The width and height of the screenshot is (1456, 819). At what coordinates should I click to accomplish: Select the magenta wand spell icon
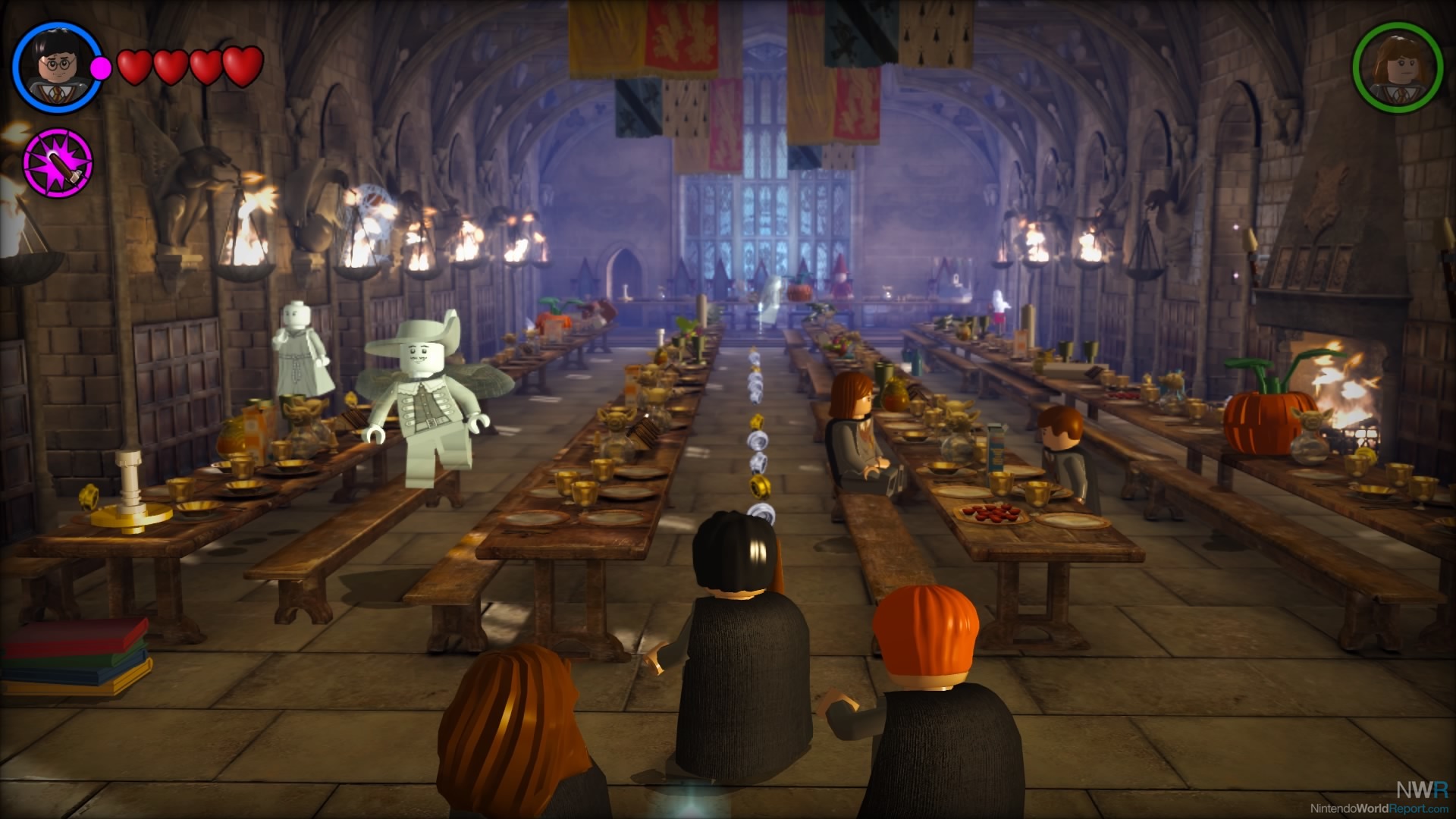pyautogui.click(x=58, y=163)
